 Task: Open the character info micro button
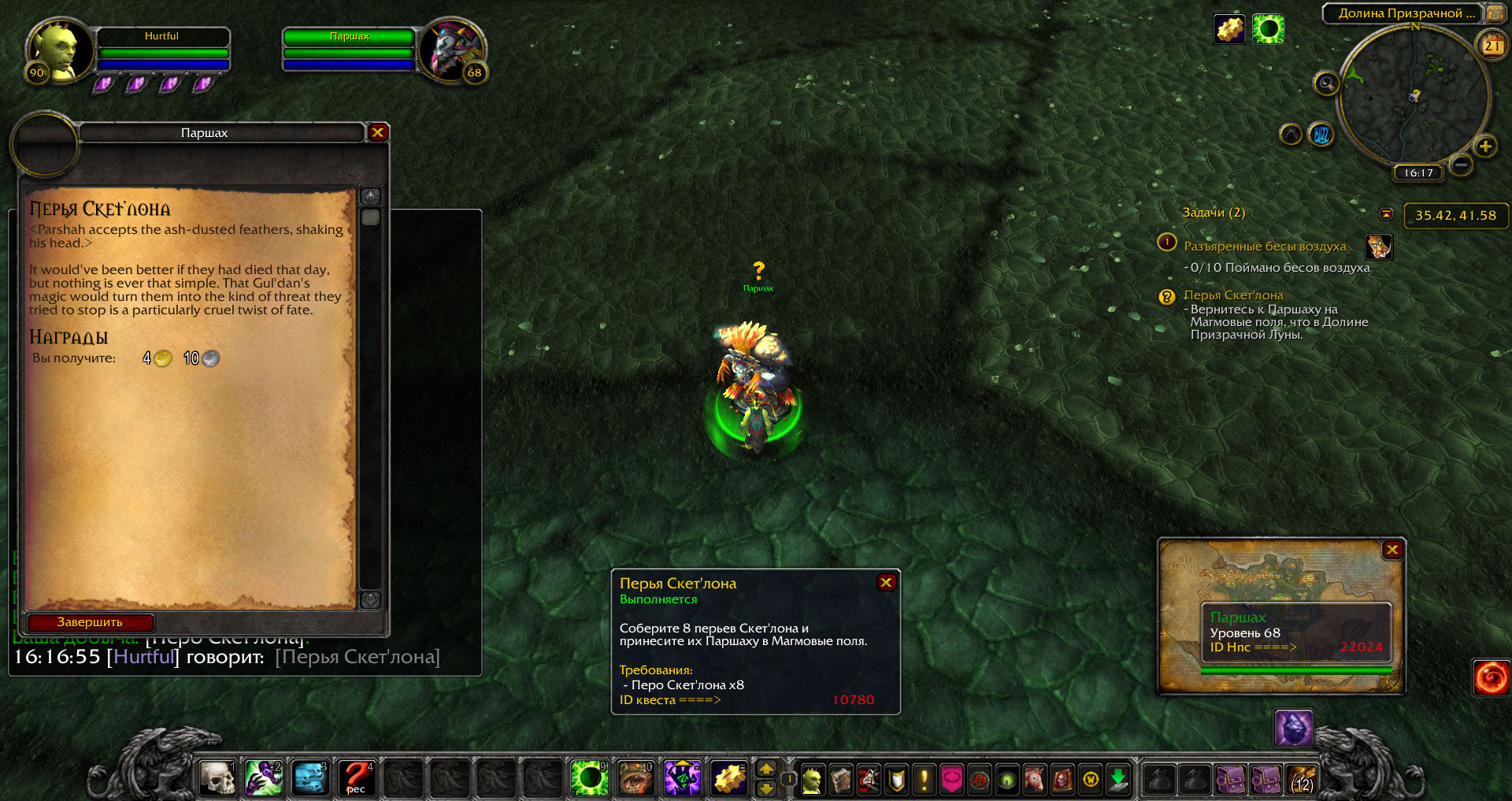pos(812,780)
